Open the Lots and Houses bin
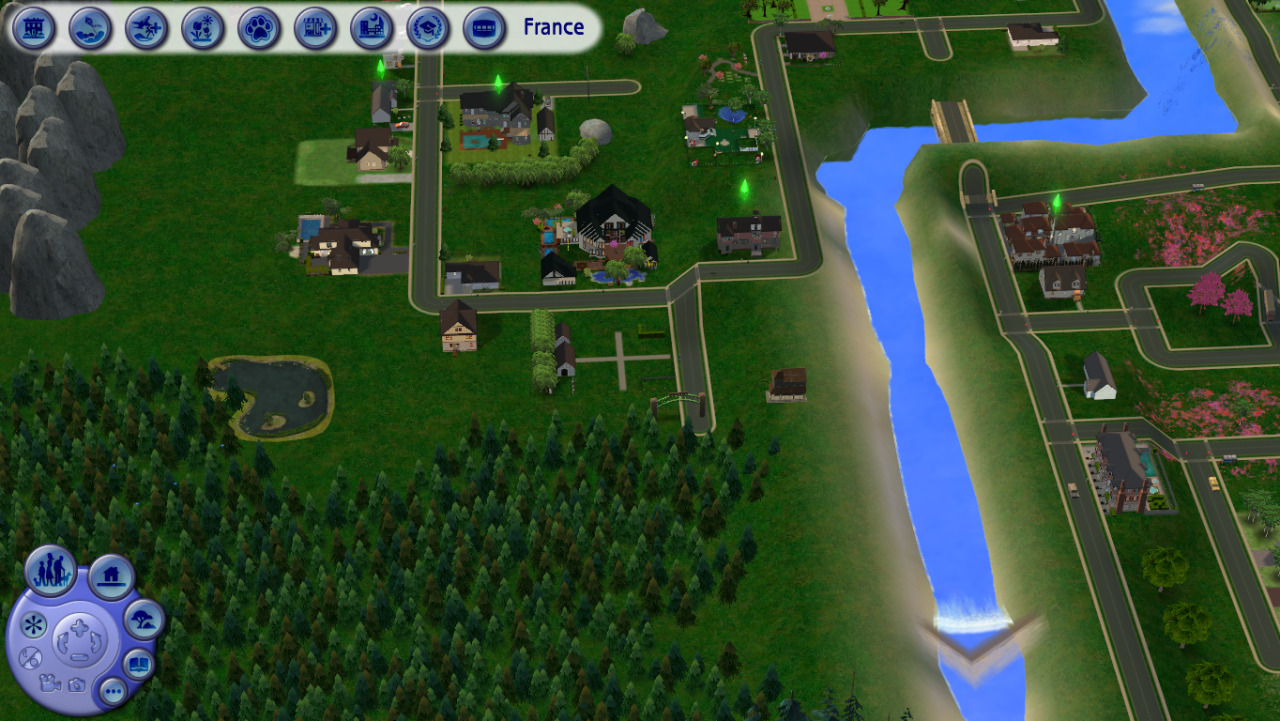Image resolution: width=1280 pixels, height=721 pixels. (x=111, y=576)
